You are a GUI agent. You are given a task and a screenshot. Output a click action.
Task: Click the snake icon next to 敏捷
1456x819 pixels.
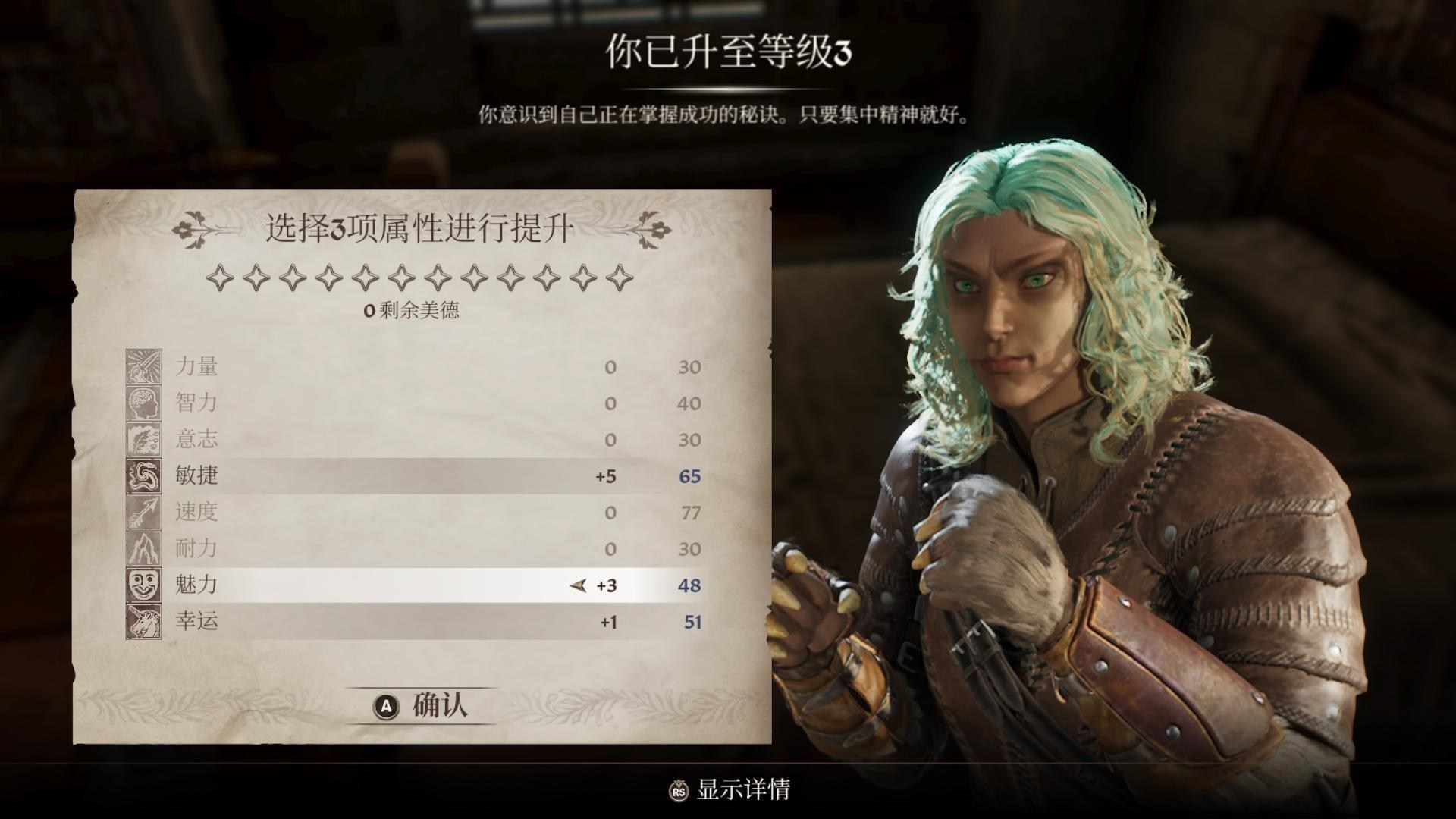pyautogui.click(x=146, y=475)
